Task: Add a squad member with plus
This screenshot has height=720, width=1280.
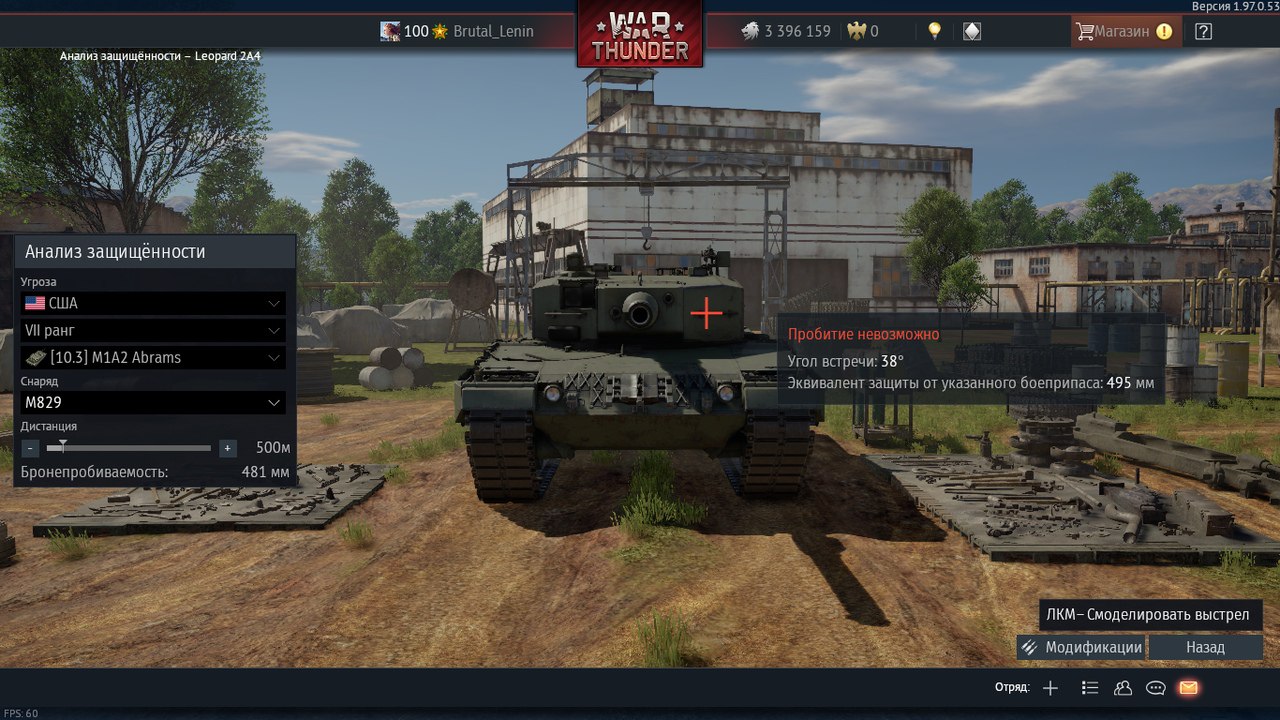Action: tap(1050, 687)
